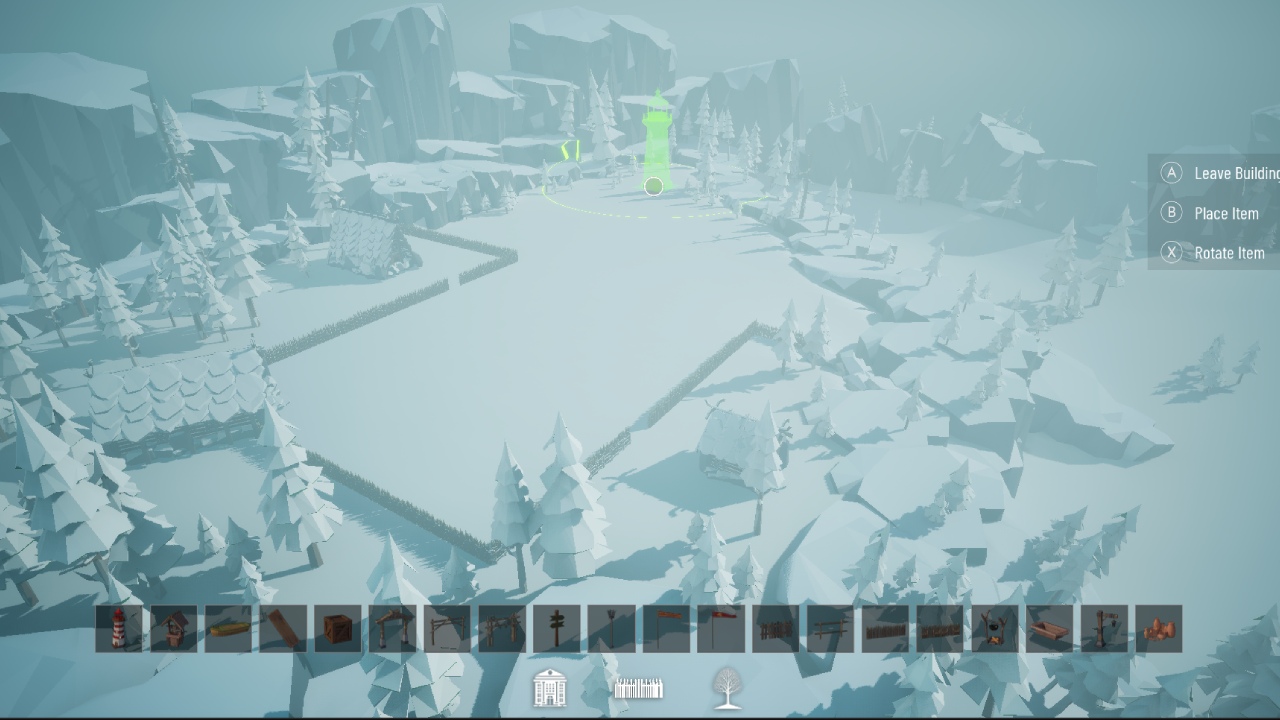The width and height of the screenshot is (1280, 720).
Task: Open the fences category tab
Action: tap(638, 689)
